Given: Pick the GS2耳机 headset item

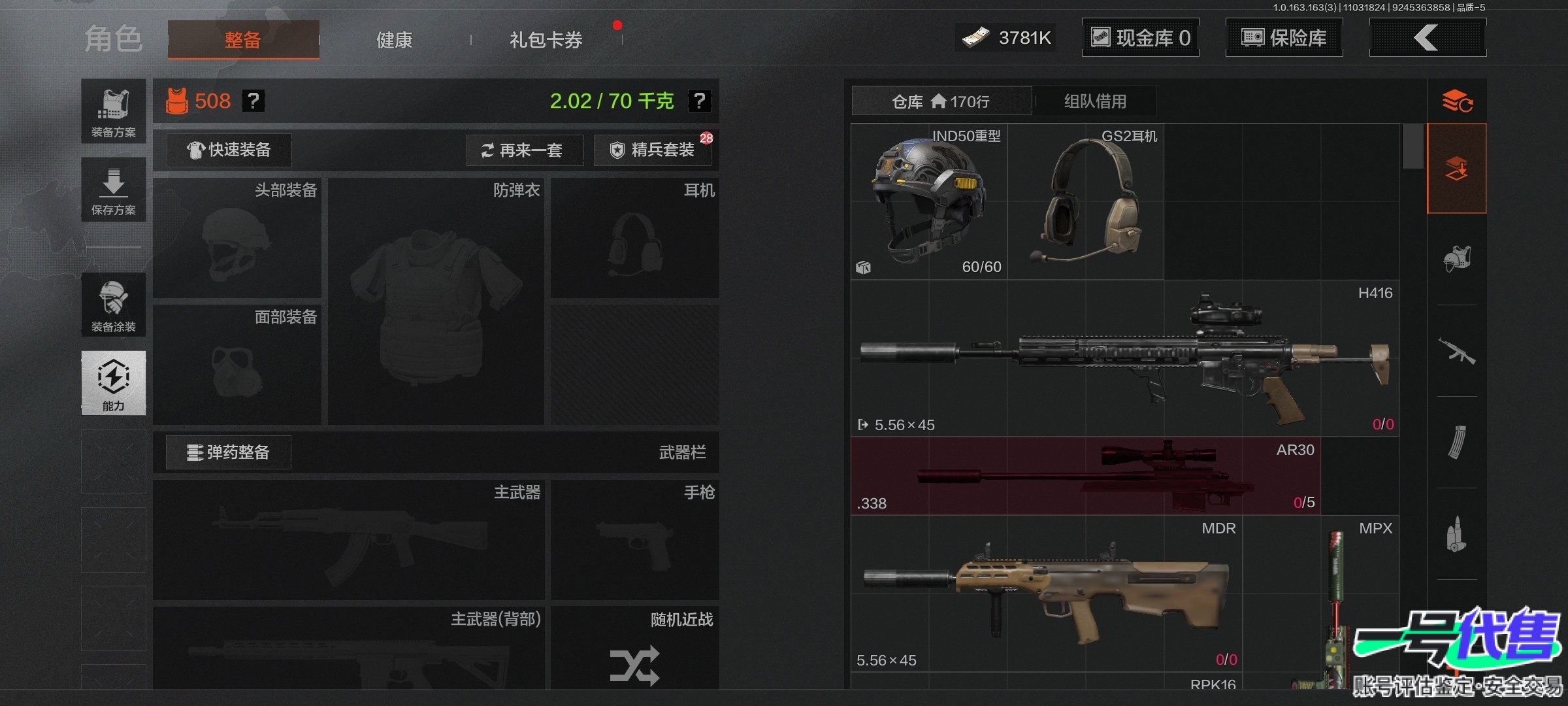Looking at the screenshot, I should (1086, 201).
